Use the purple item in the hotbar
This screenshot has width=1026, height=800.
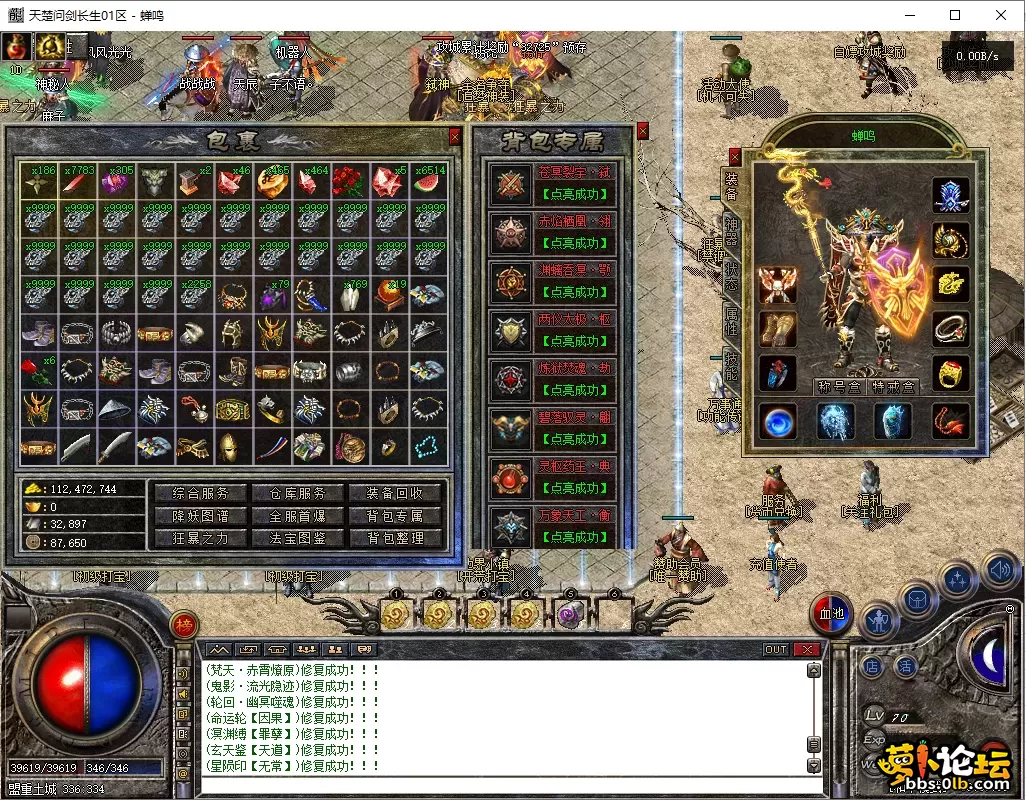pos(570,613)
